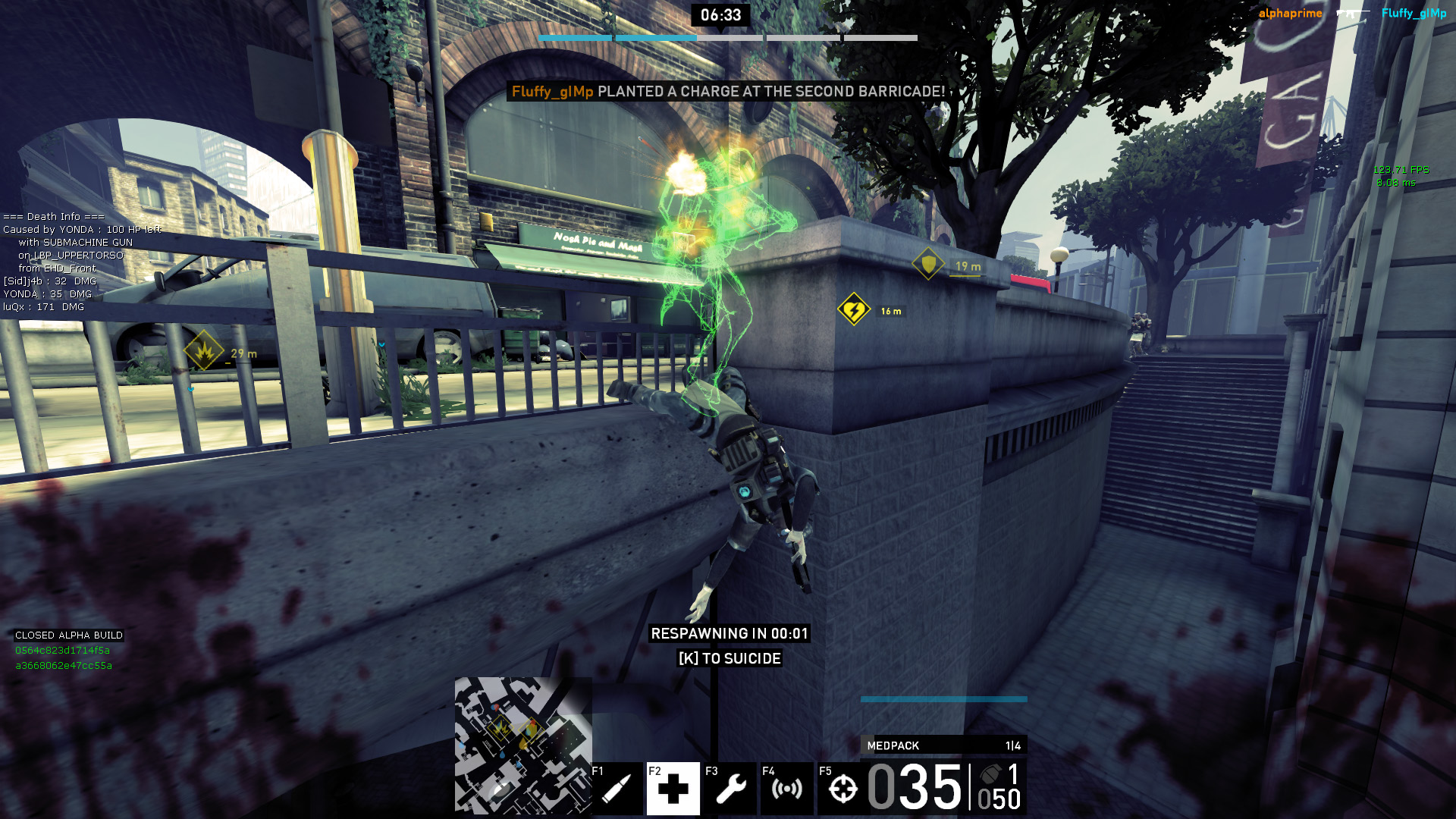Select the F1 ammo bullet ability
Image resolution: width=1456 pixels, height=819 pixels.
[617, 789]
